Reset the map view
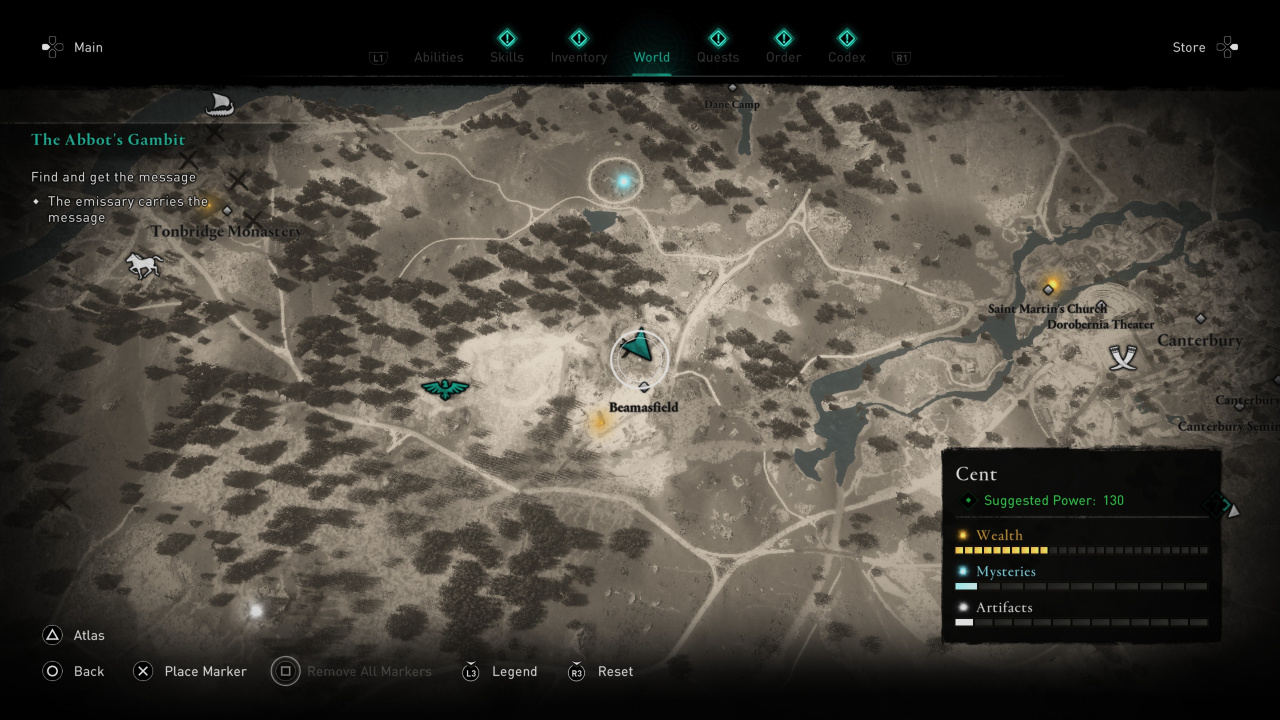 [615, 671]
